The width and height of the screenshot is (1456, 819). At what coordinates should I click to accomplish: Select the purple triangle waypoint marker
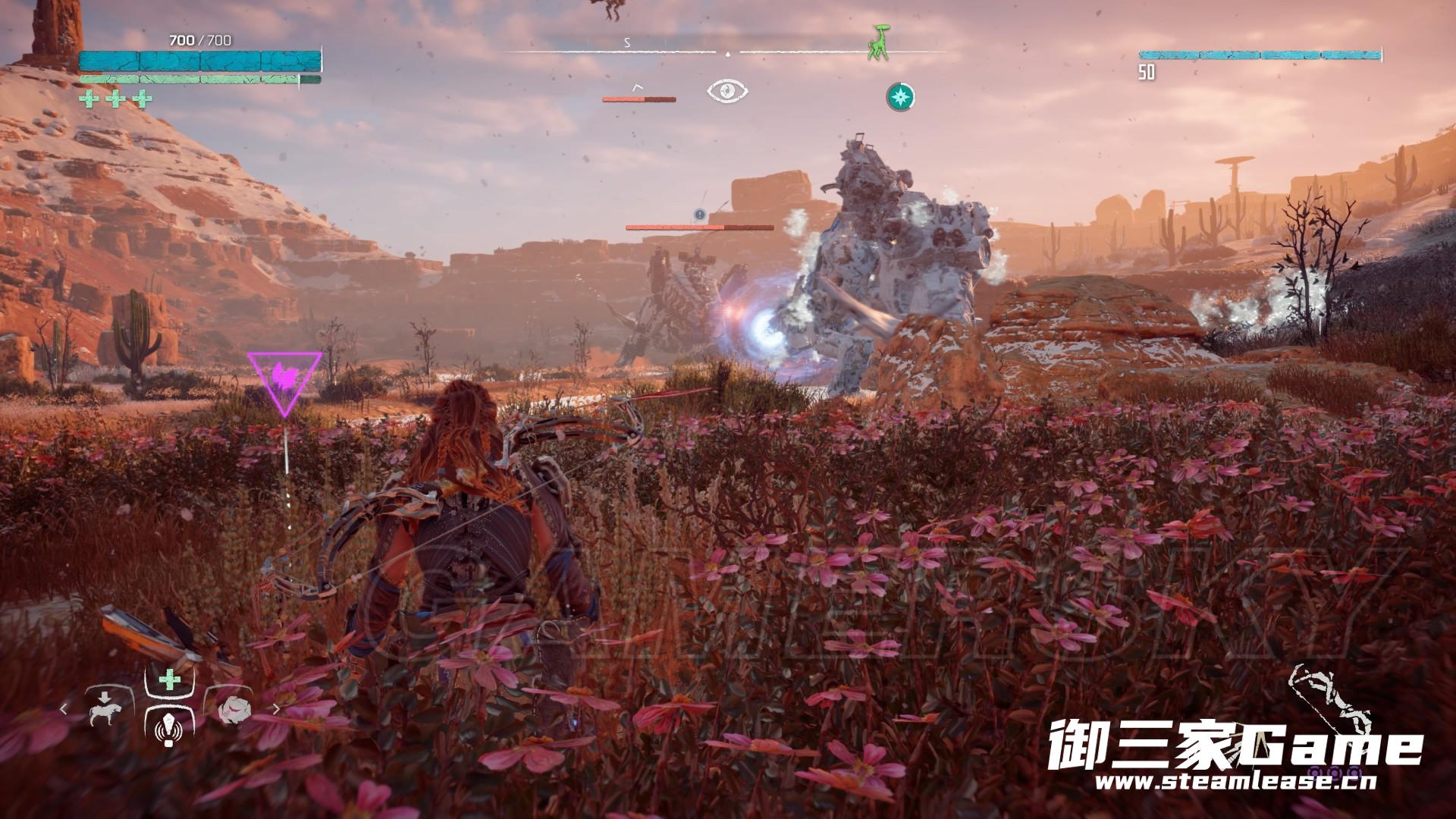coord(285,379)
